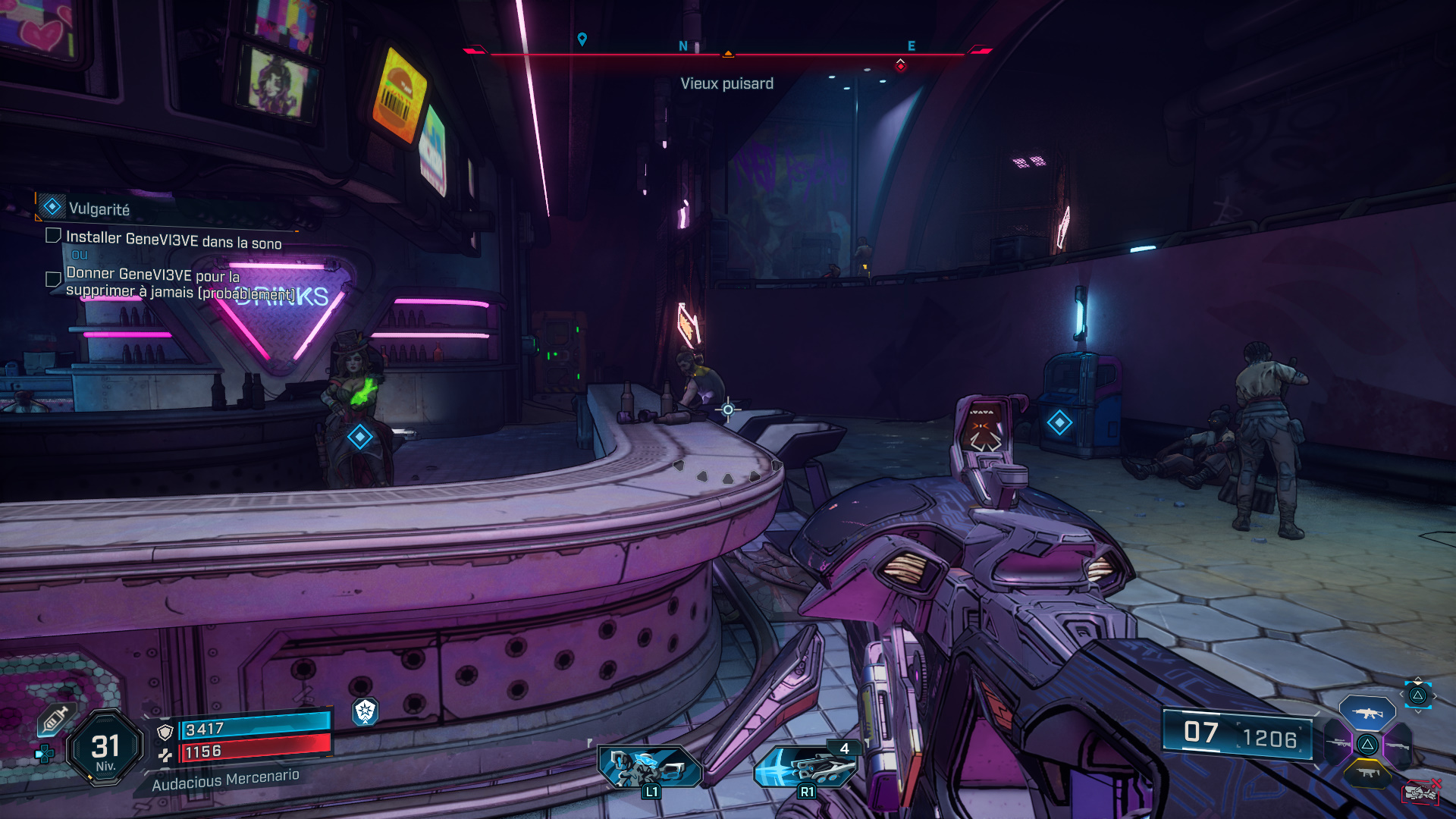Click the left arrow beside the triangle swap widget

pos(1401,693)
